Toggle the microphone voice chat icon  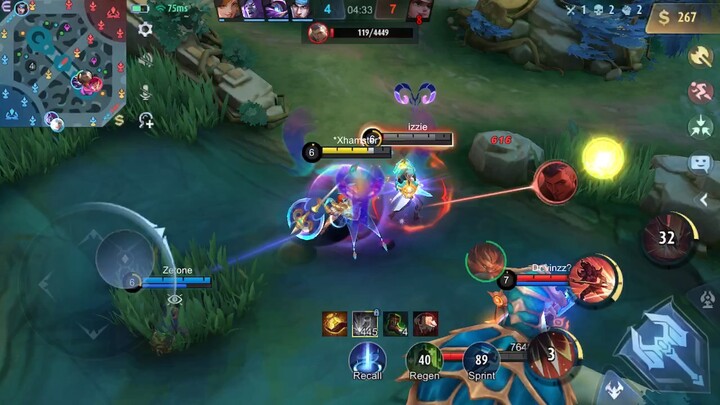(x=146, y=91)
